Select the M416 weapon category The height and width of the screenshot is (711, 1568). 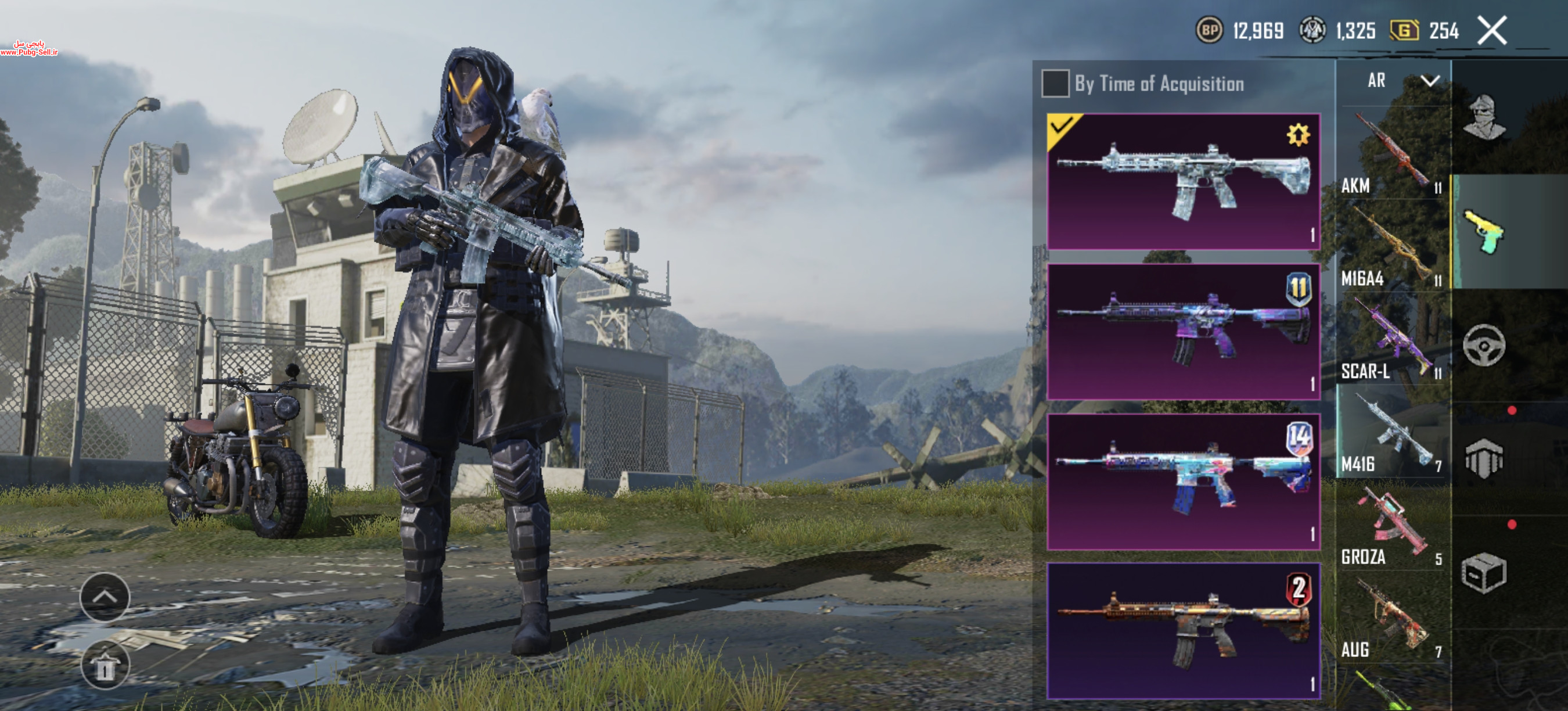click(1392, 433)
